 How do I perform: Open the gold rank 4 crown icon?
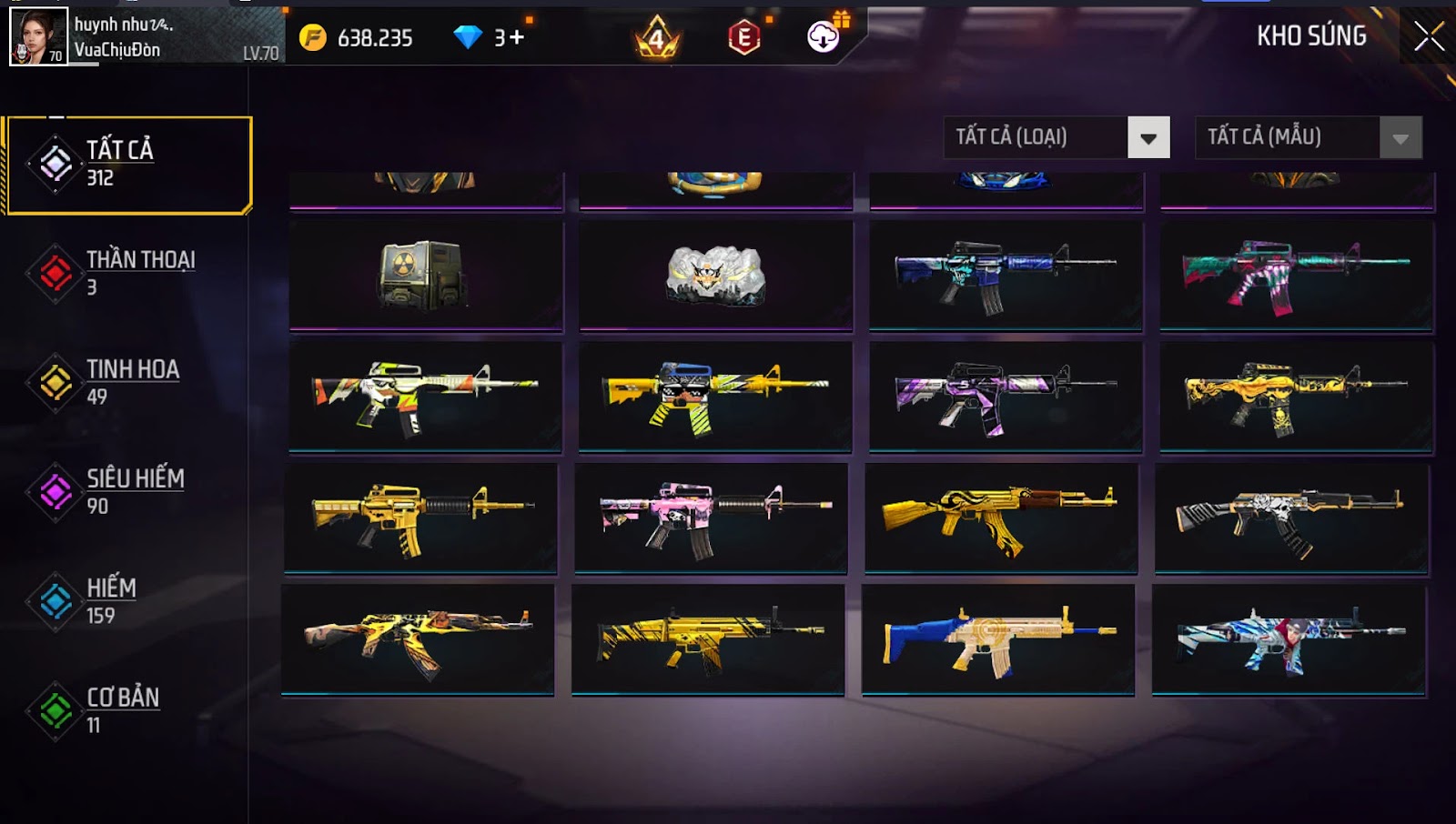pyautogui.click(x=656, y=38)
